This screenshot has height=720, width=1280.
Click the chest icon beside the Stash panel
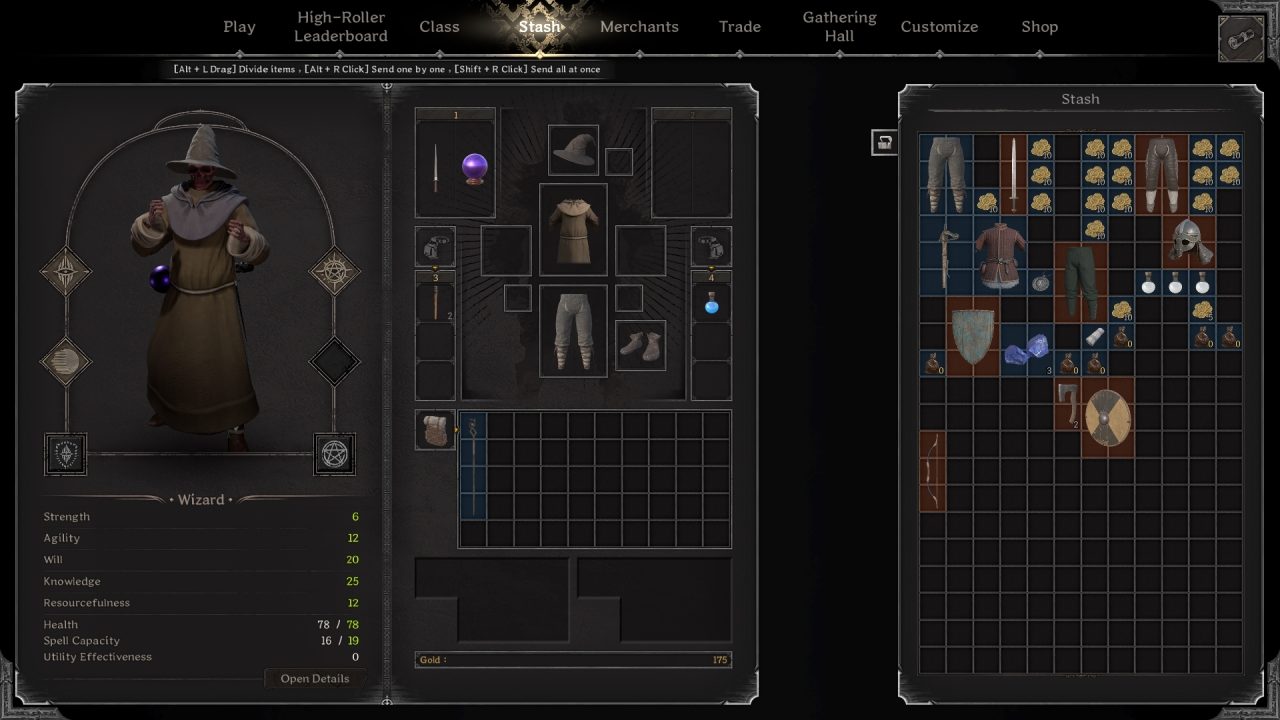point(883,143)
